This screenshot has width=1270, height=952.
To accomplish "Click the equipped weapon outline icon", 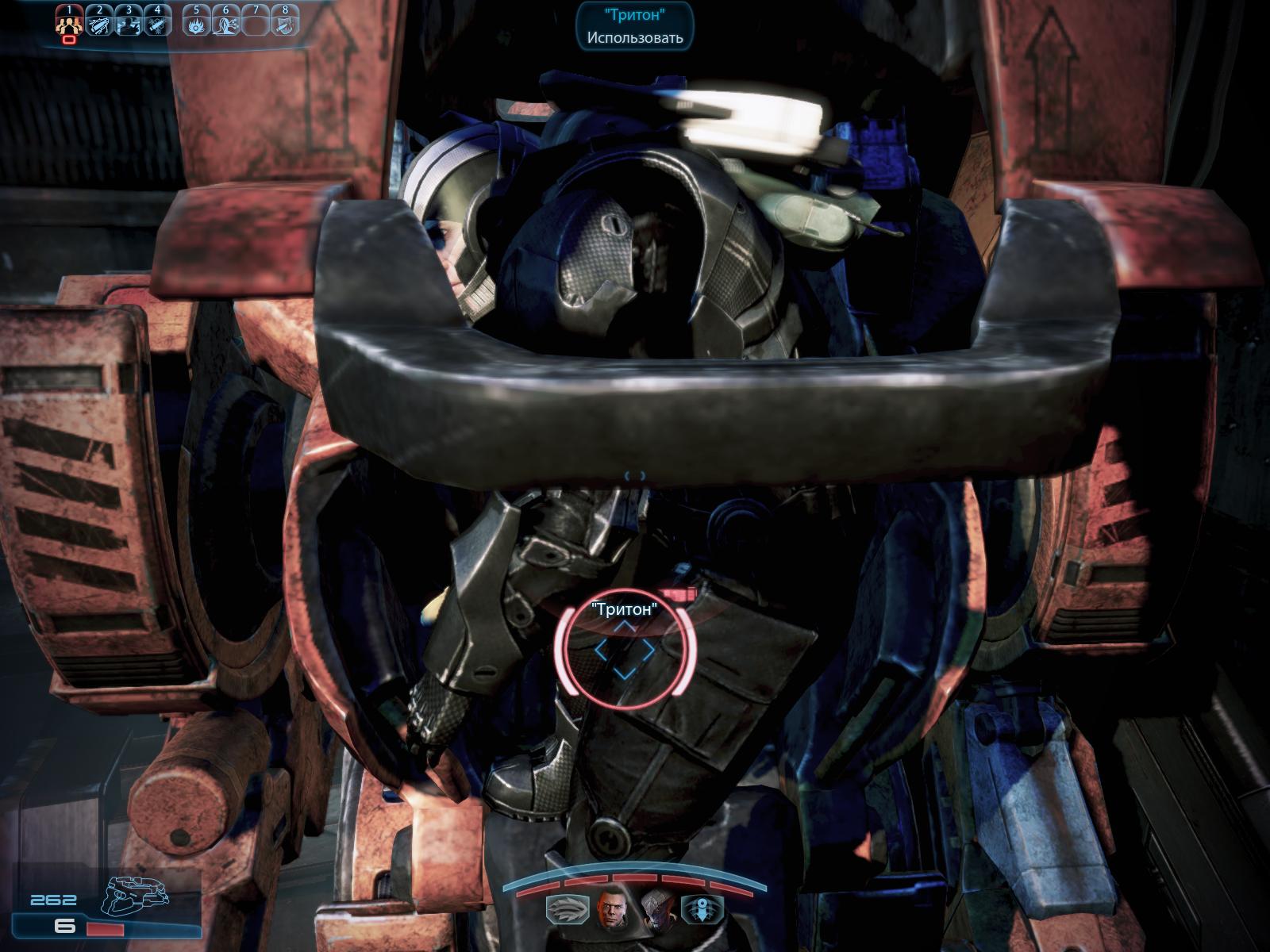I will pos(137,894).
